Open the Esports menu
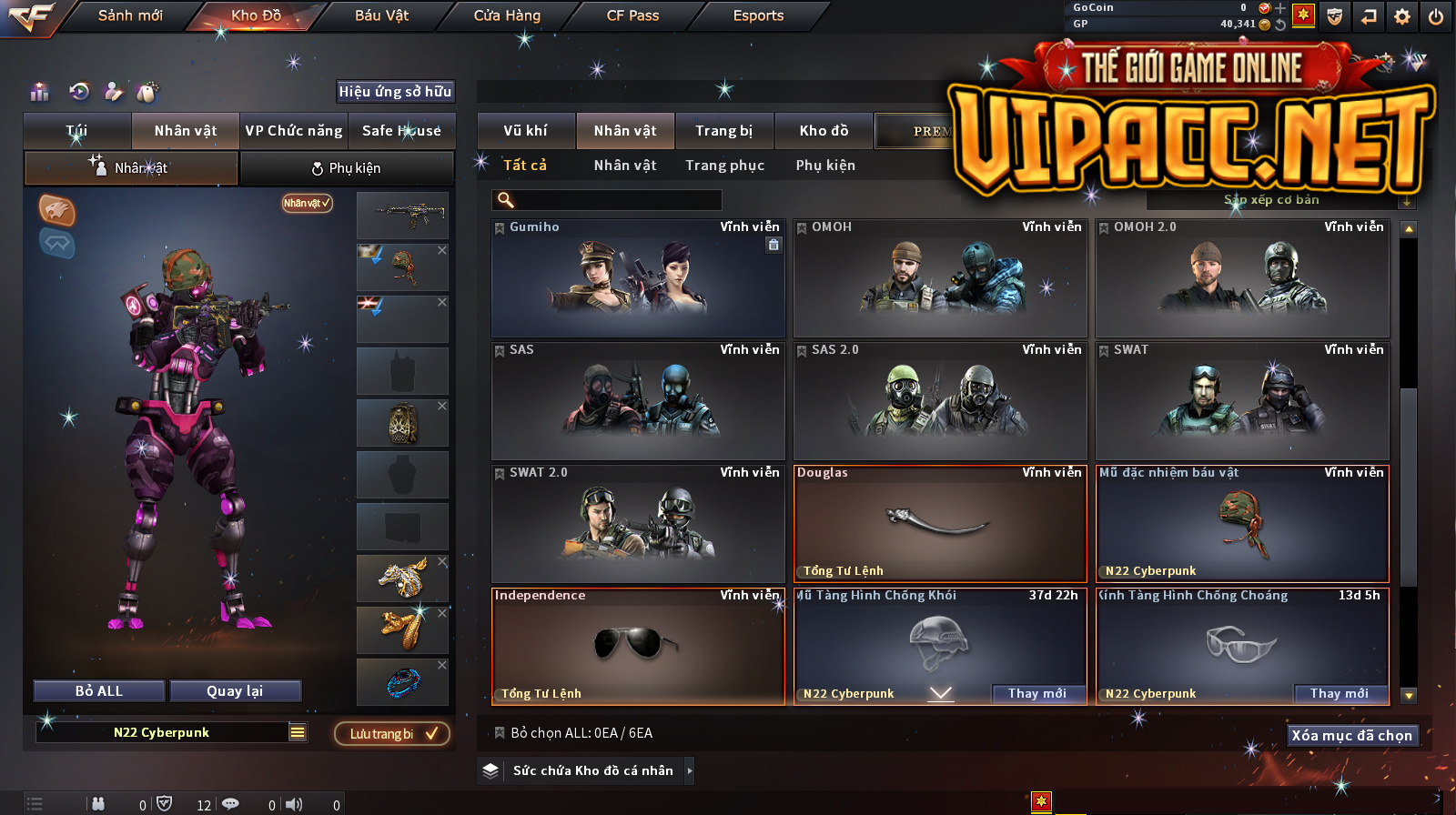The width and height of the screenshot is (1456, 815). (x=758, y=15)
